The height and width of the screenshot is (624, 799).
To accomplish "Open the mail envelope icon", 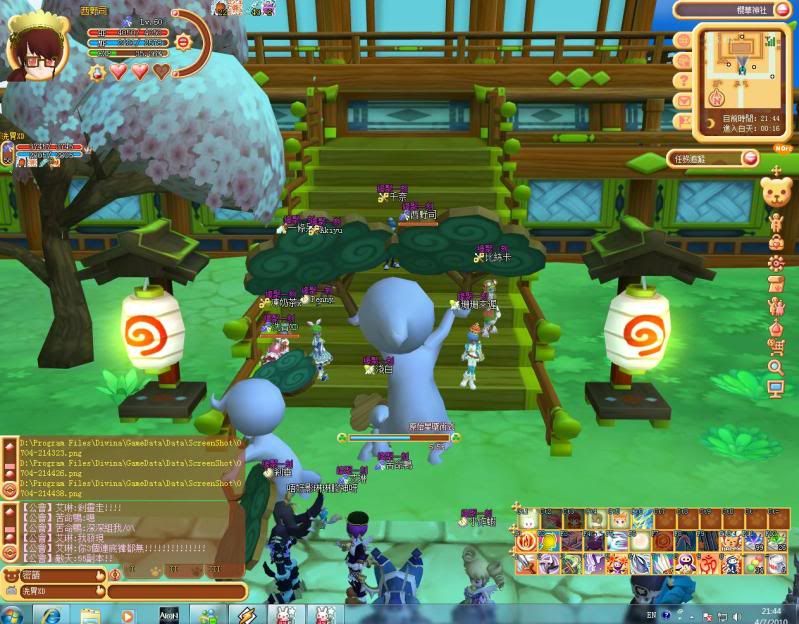I will point(683,101).
